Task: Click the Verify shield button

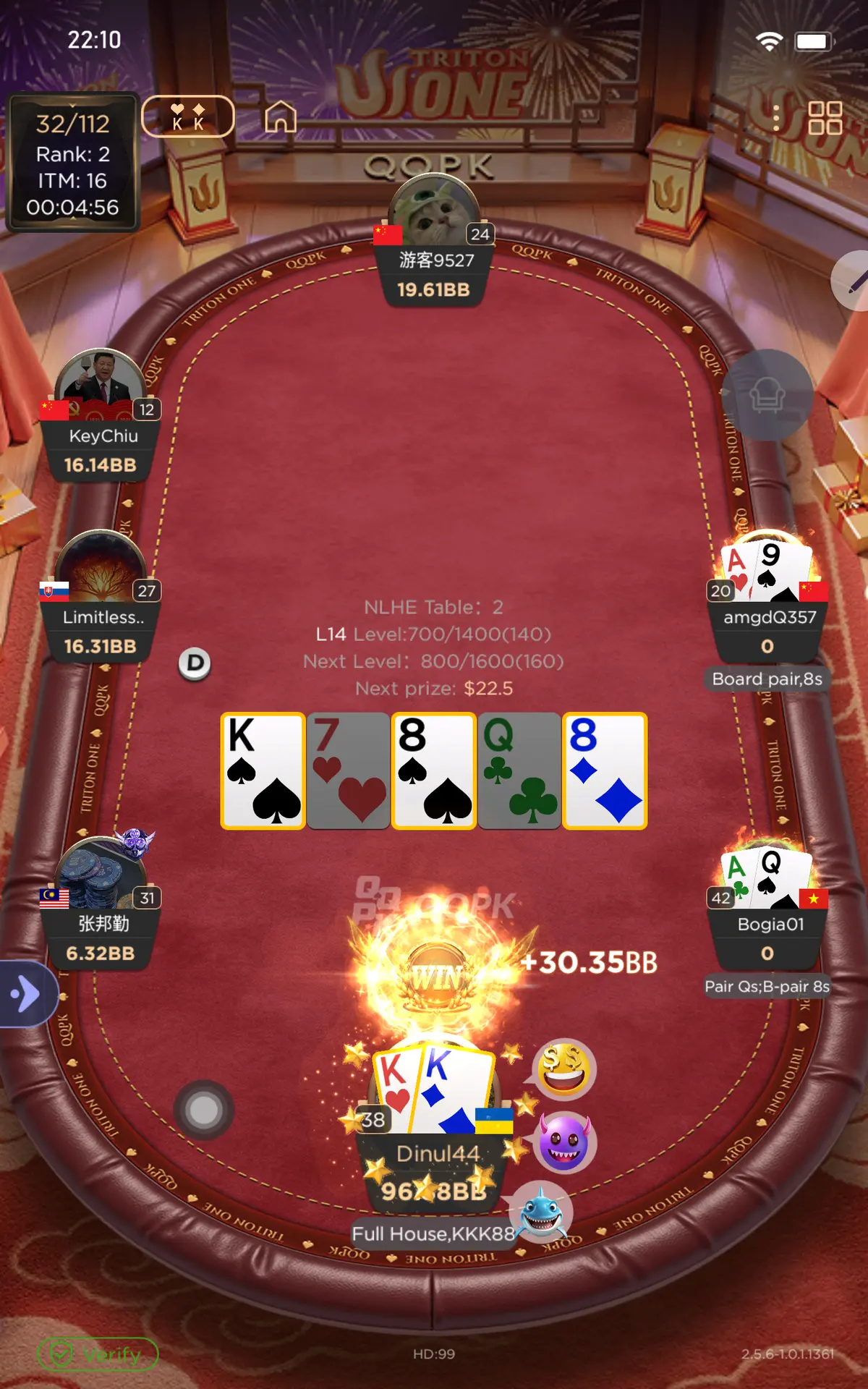Action: (98, 1354)
